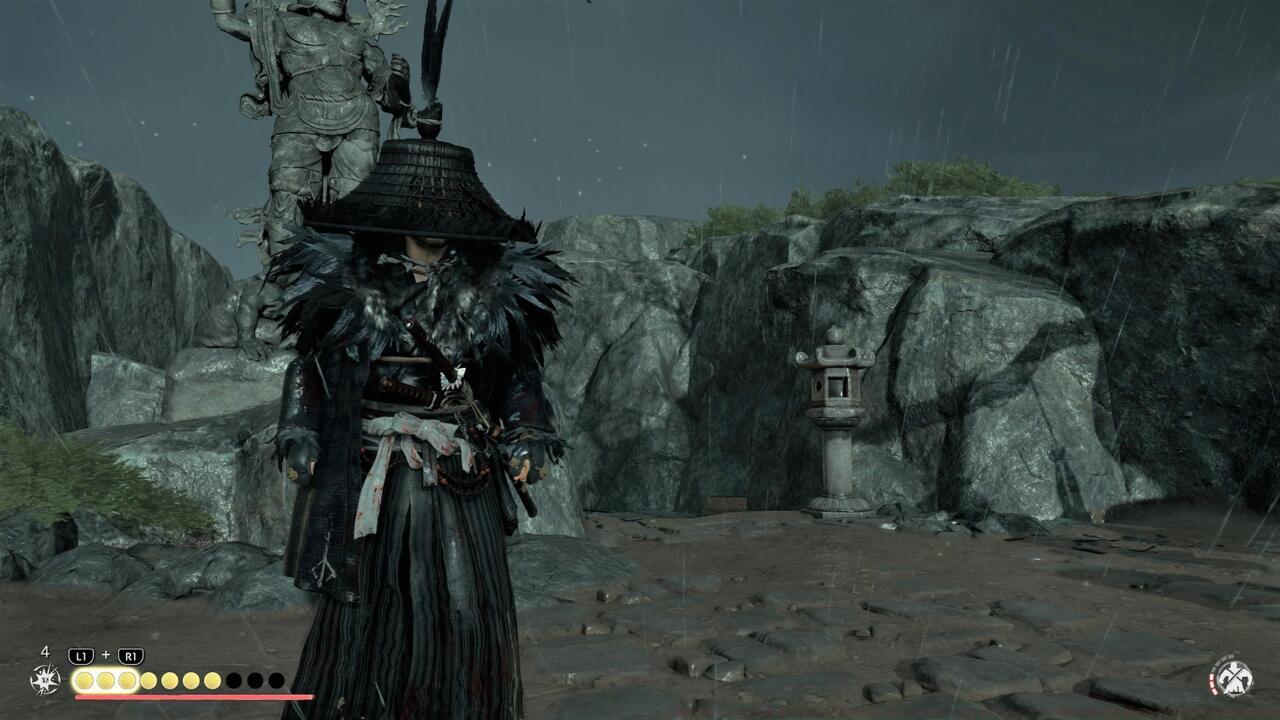Toggle the second empty Resolve circle

point(253,679)
